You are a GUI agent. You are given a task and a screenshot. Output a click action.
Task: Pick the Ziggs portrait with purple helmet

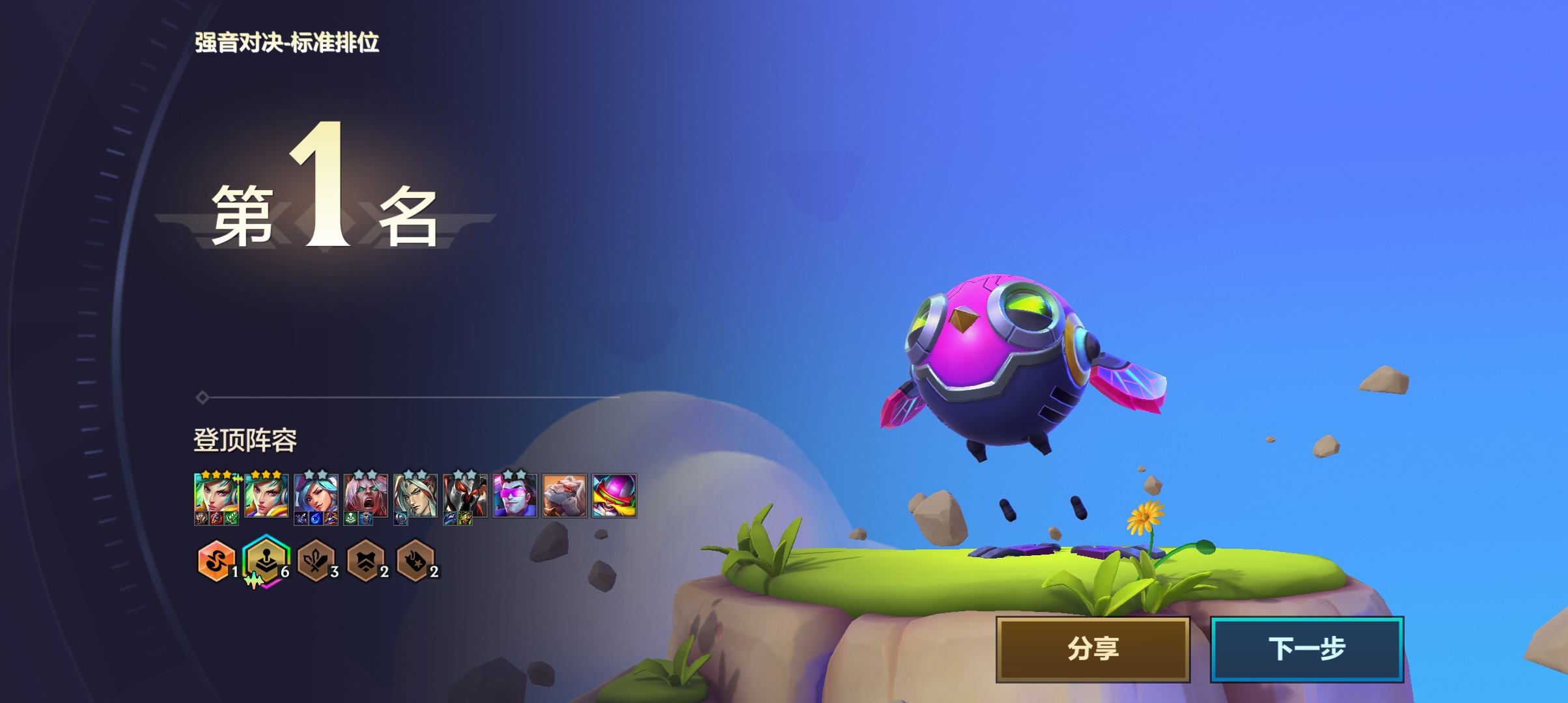click(x=614, y=496)
